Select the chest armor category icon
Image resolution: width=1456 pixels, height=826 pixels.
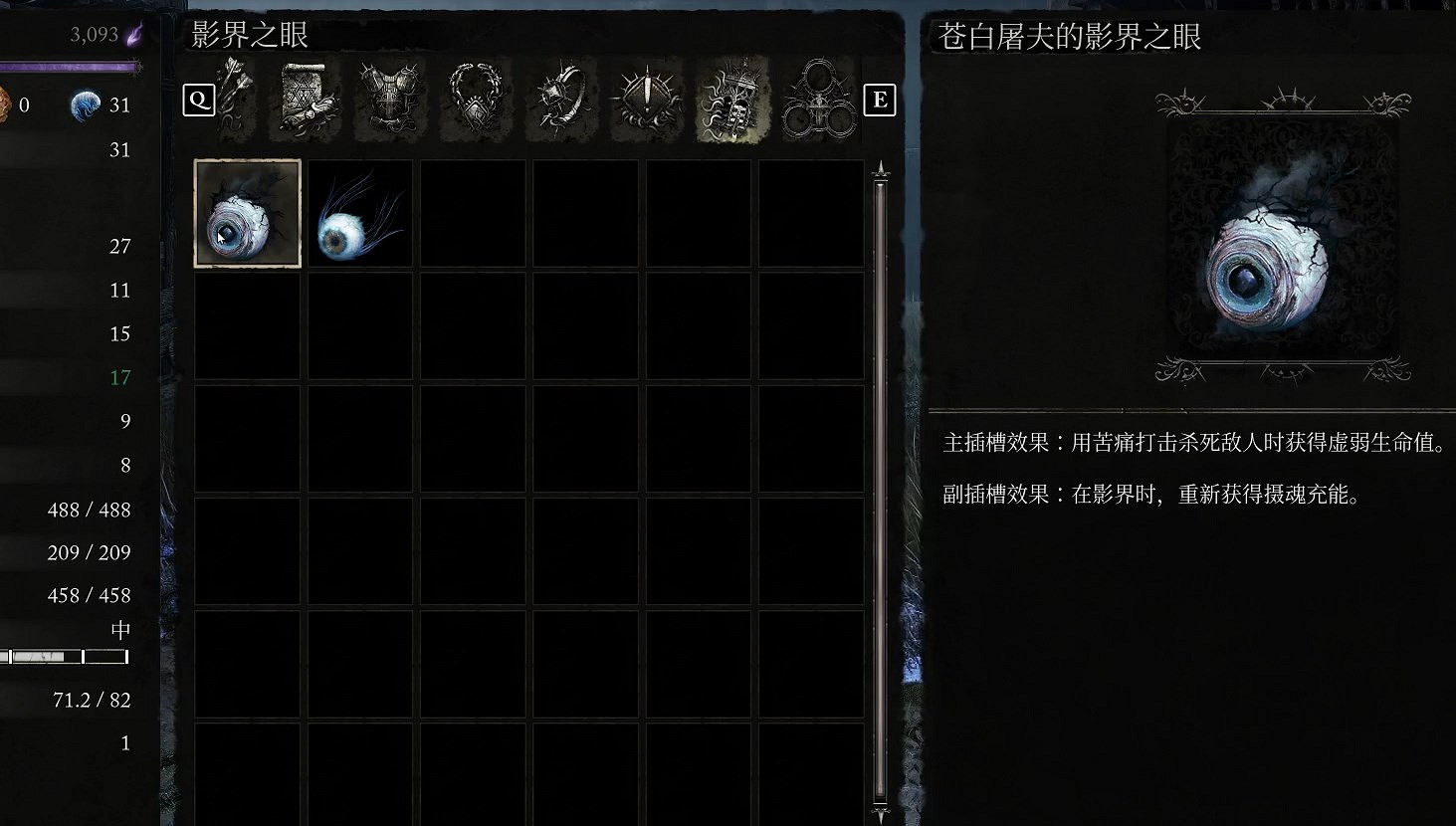pos(389,100)
